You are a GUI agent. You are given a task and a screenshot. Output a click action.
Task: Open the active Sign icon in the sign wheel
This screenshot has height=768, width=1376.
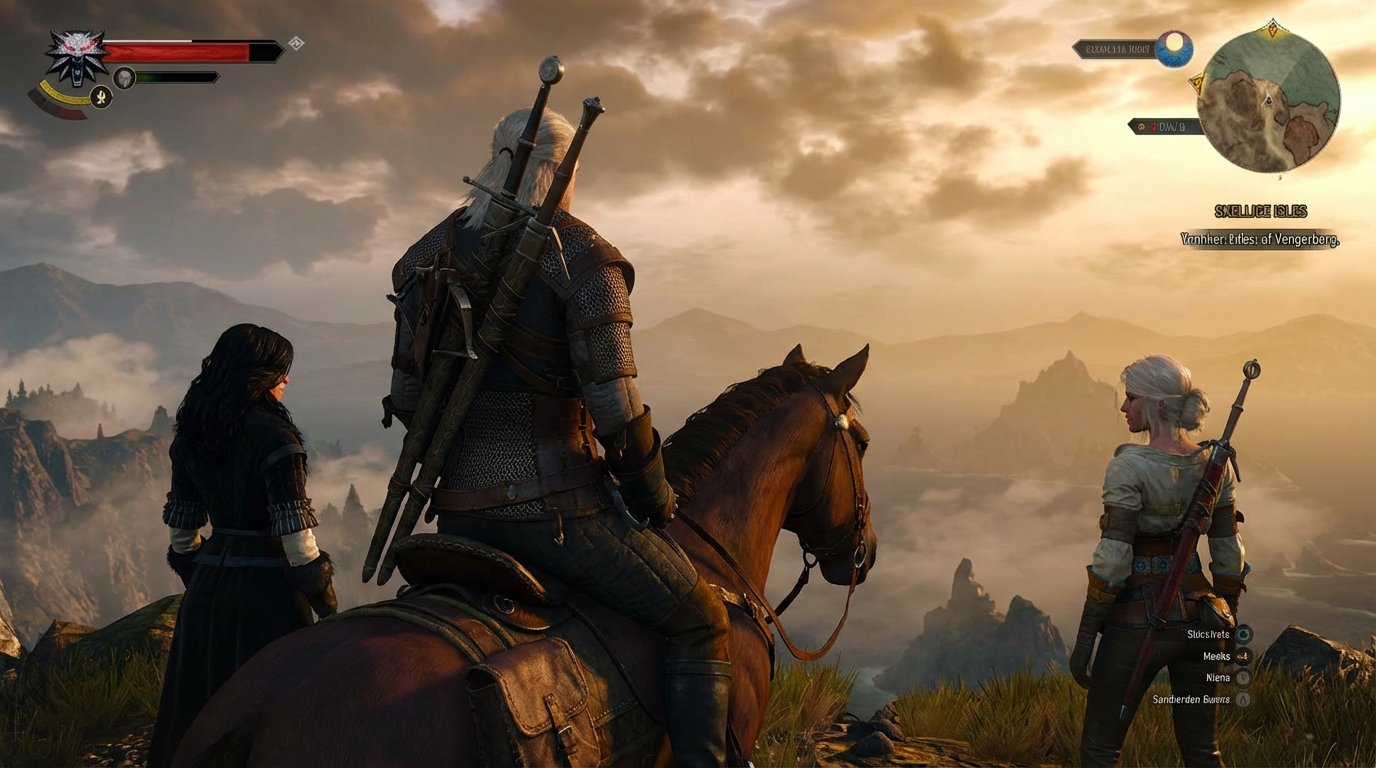pos(102,97)
